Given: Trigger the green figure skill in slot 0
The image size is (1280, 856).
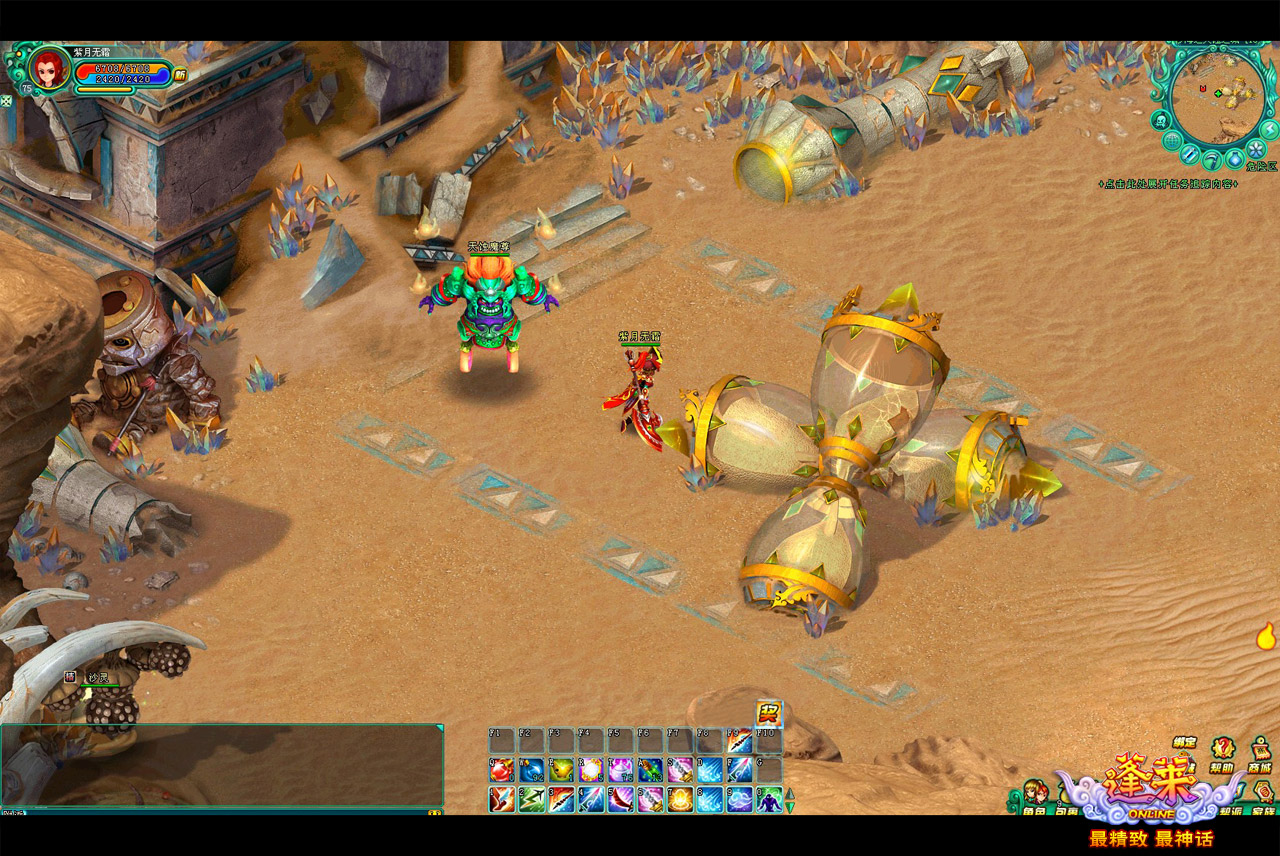Looking at the screenshot, I should pos(769,800).
